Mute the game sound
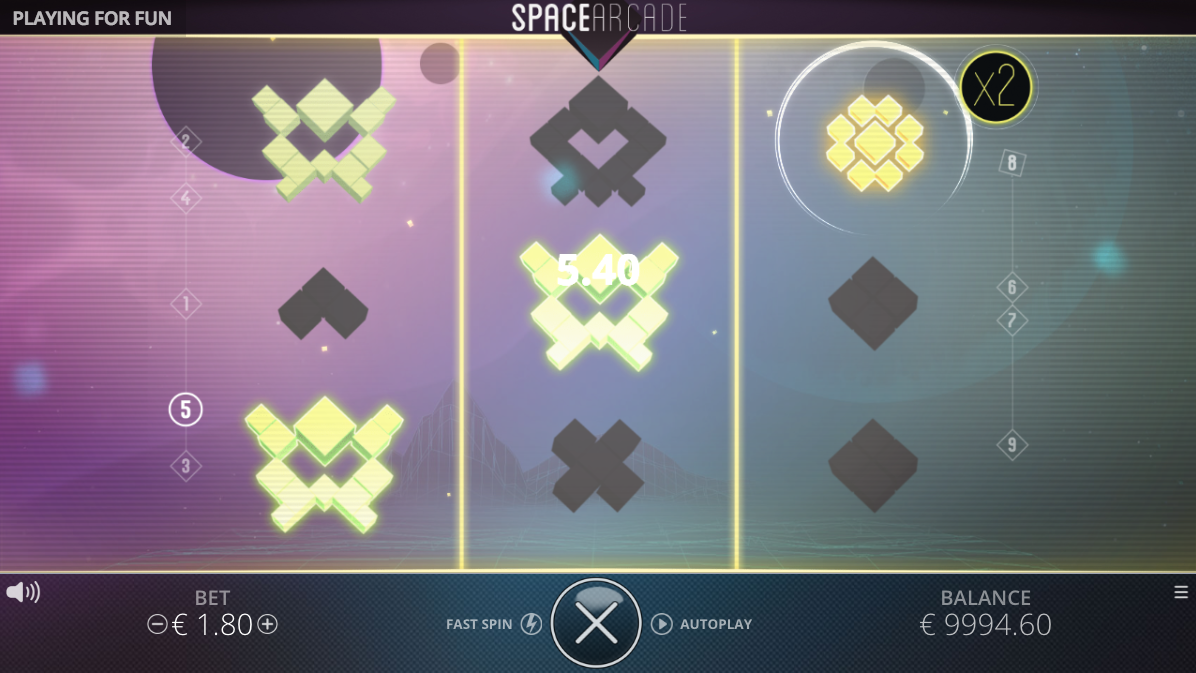 [22, 592]
